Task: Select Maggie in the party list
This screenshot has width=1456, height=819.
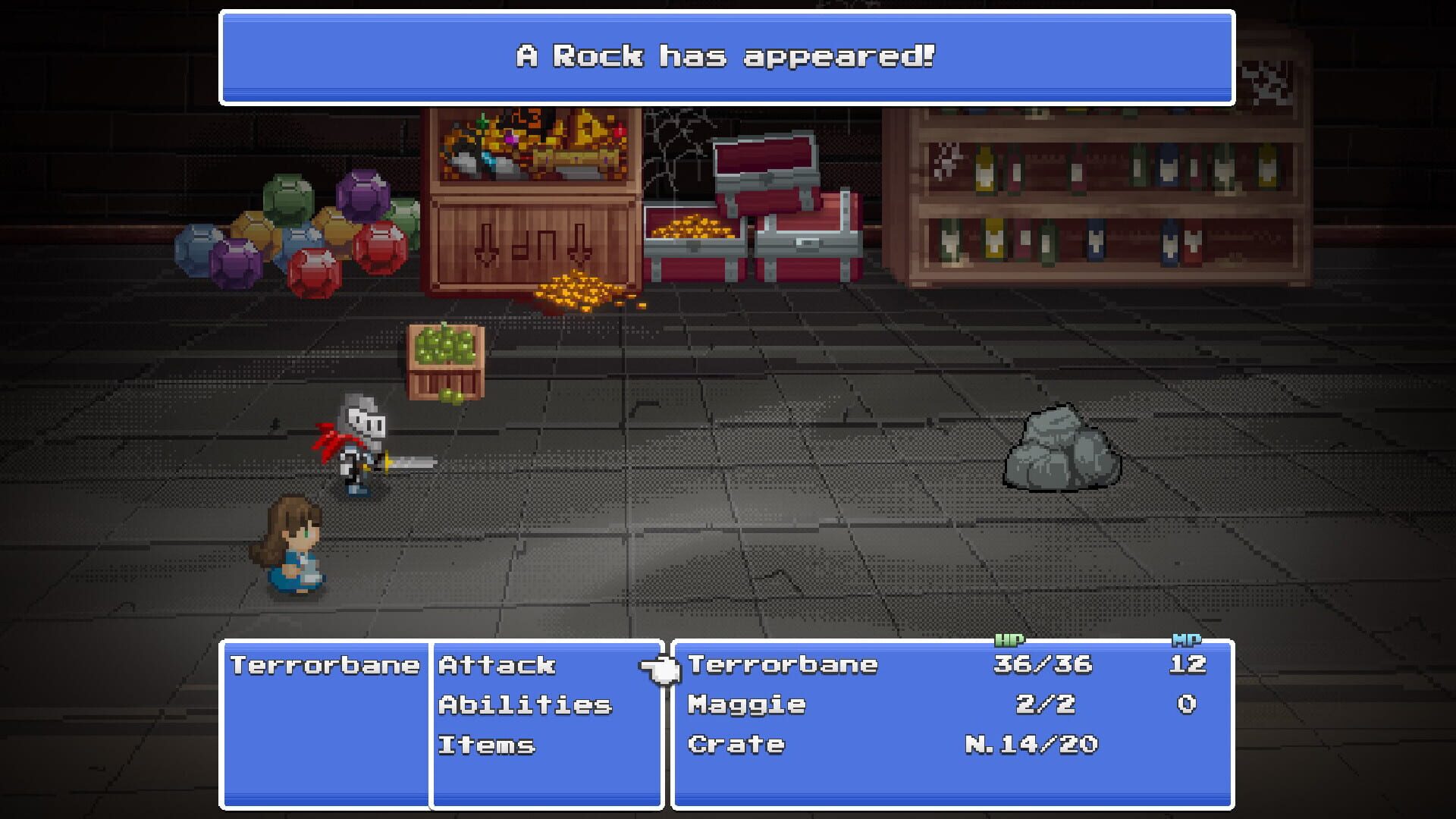Action: (747, 705)
